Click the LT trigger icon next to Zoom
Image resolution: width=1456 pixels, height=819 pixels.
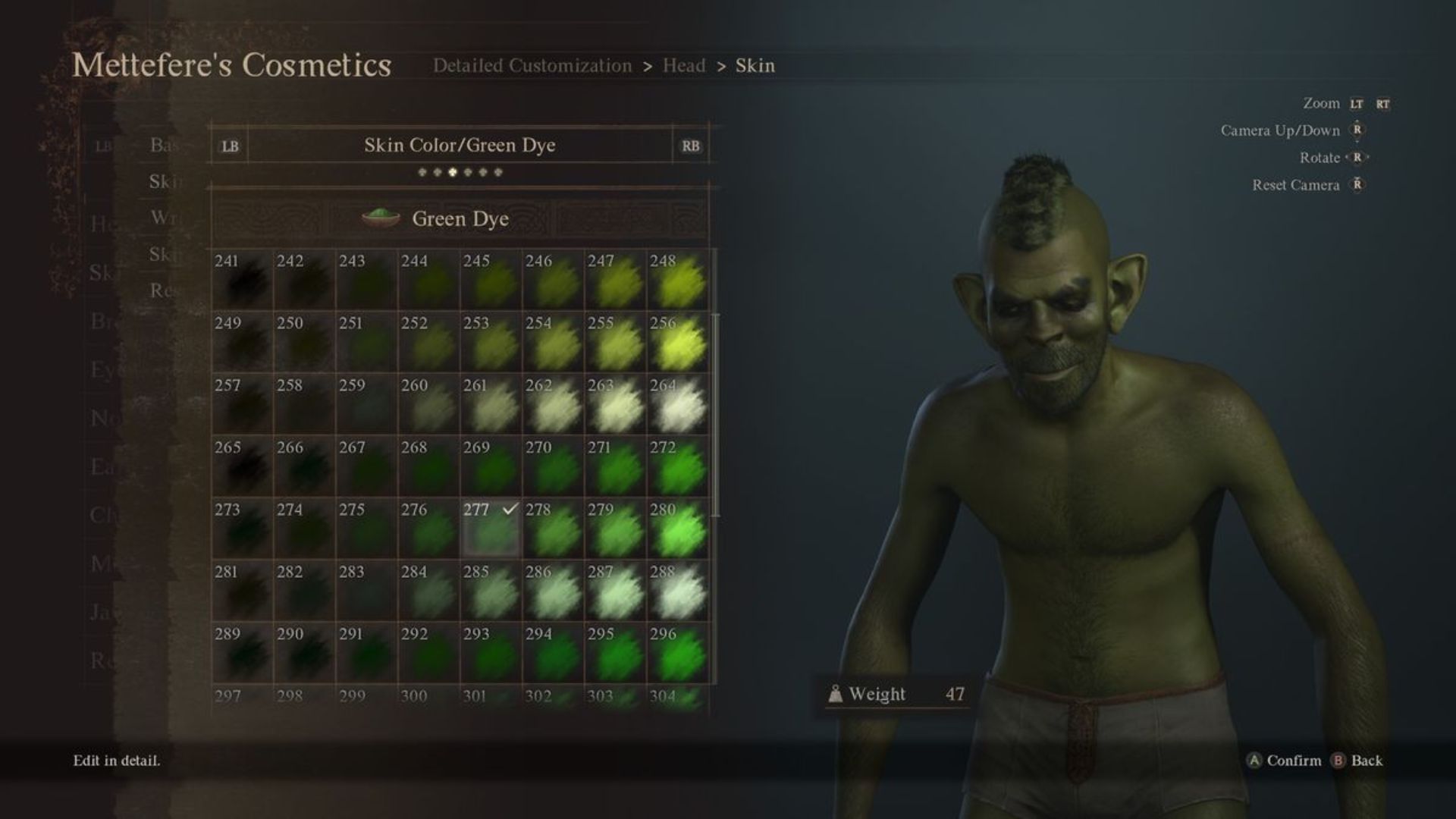1357,104
